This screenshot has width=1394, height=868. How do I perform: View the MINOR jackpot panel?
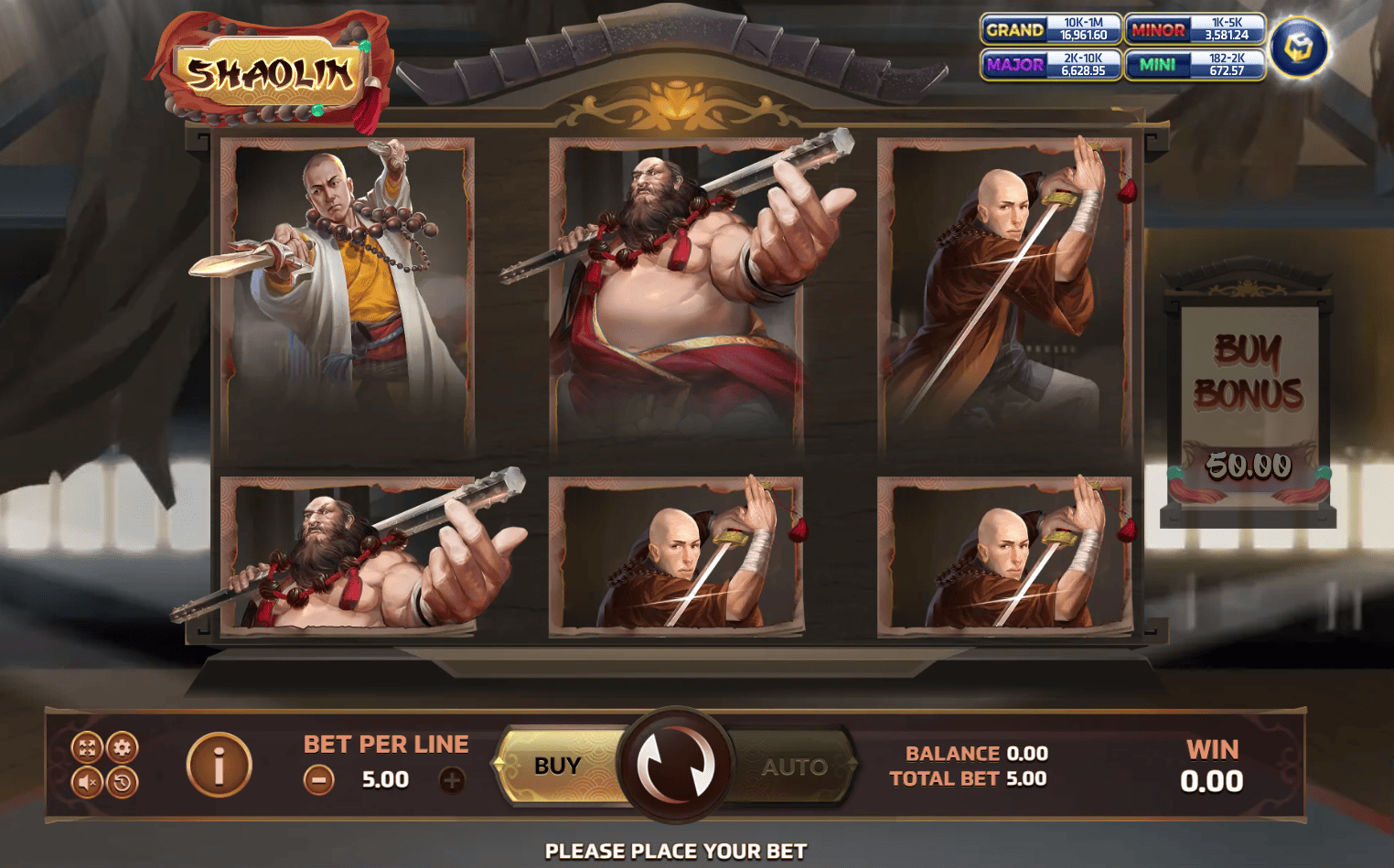1196,29
